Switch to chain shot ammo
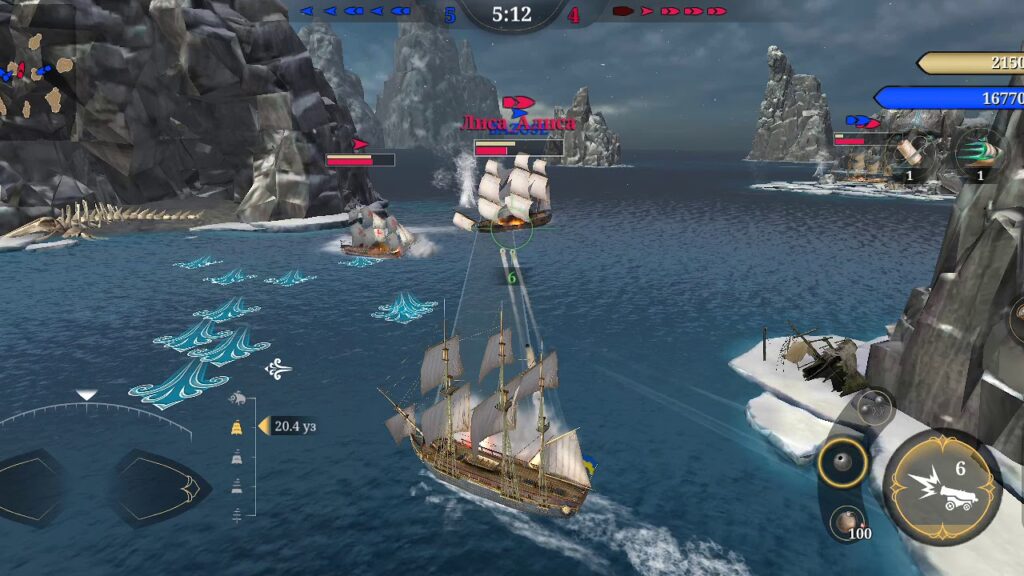Screen dimensions: 1024x576 [x=873, y=407]
